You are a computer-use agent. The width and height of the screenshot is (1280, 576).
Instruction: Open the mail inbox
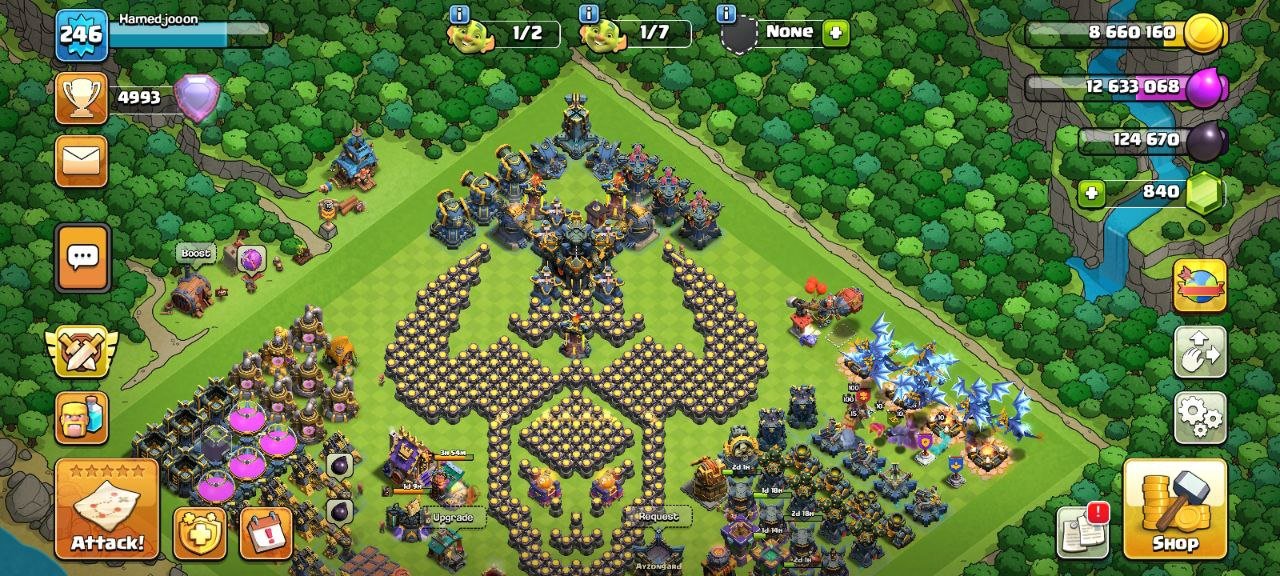point(81,161)
